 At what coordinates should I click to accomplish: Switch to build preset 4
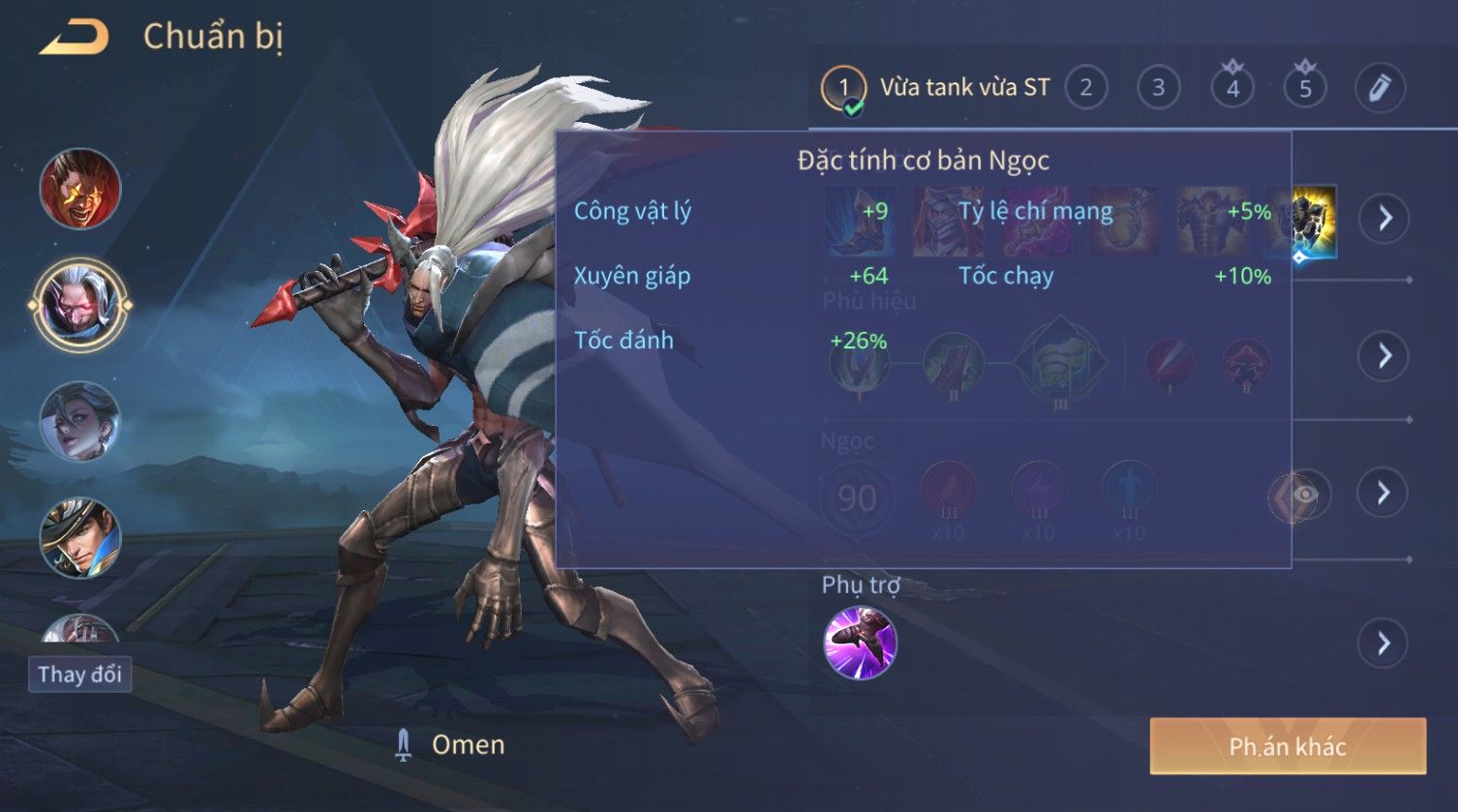tap(1232, 88)
